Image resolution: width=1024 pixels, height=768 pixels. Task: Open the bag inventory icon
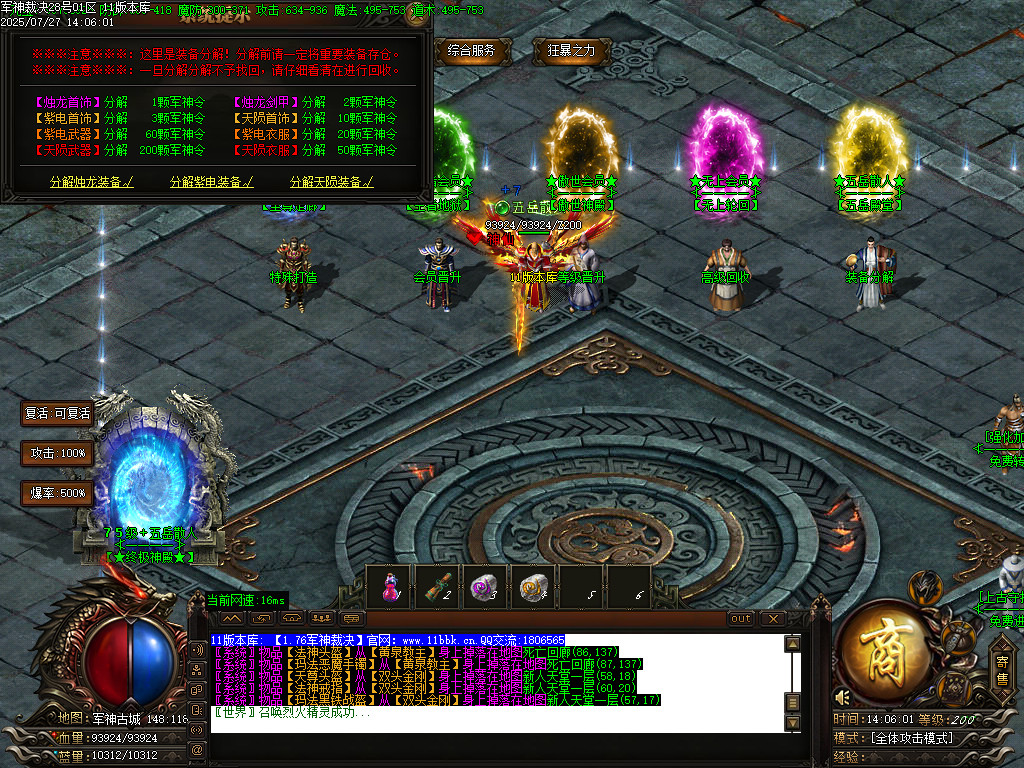pyautogui.click(x=958, y=636)
